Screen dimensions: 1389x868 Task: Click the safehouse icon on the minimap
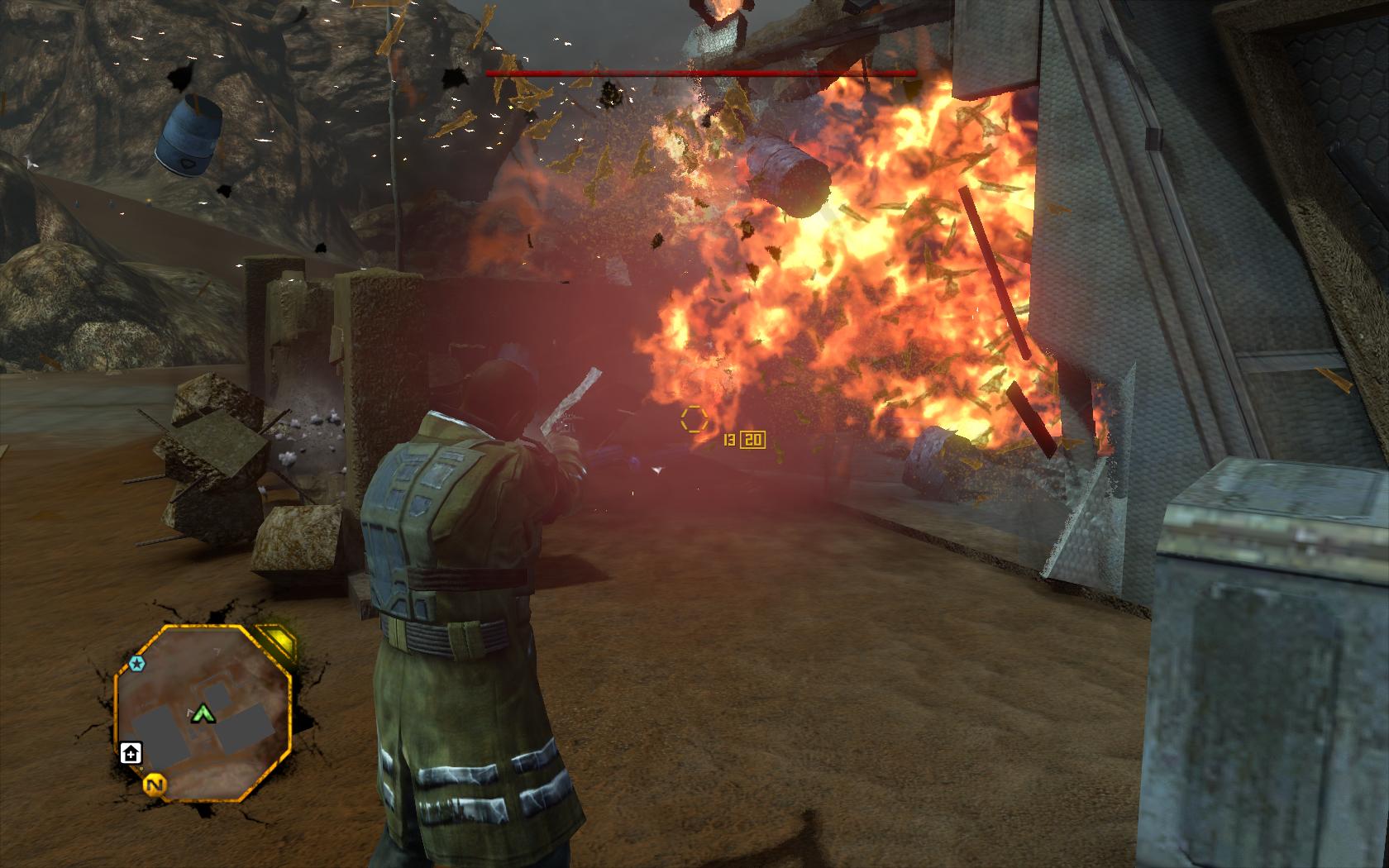point(131,753)
